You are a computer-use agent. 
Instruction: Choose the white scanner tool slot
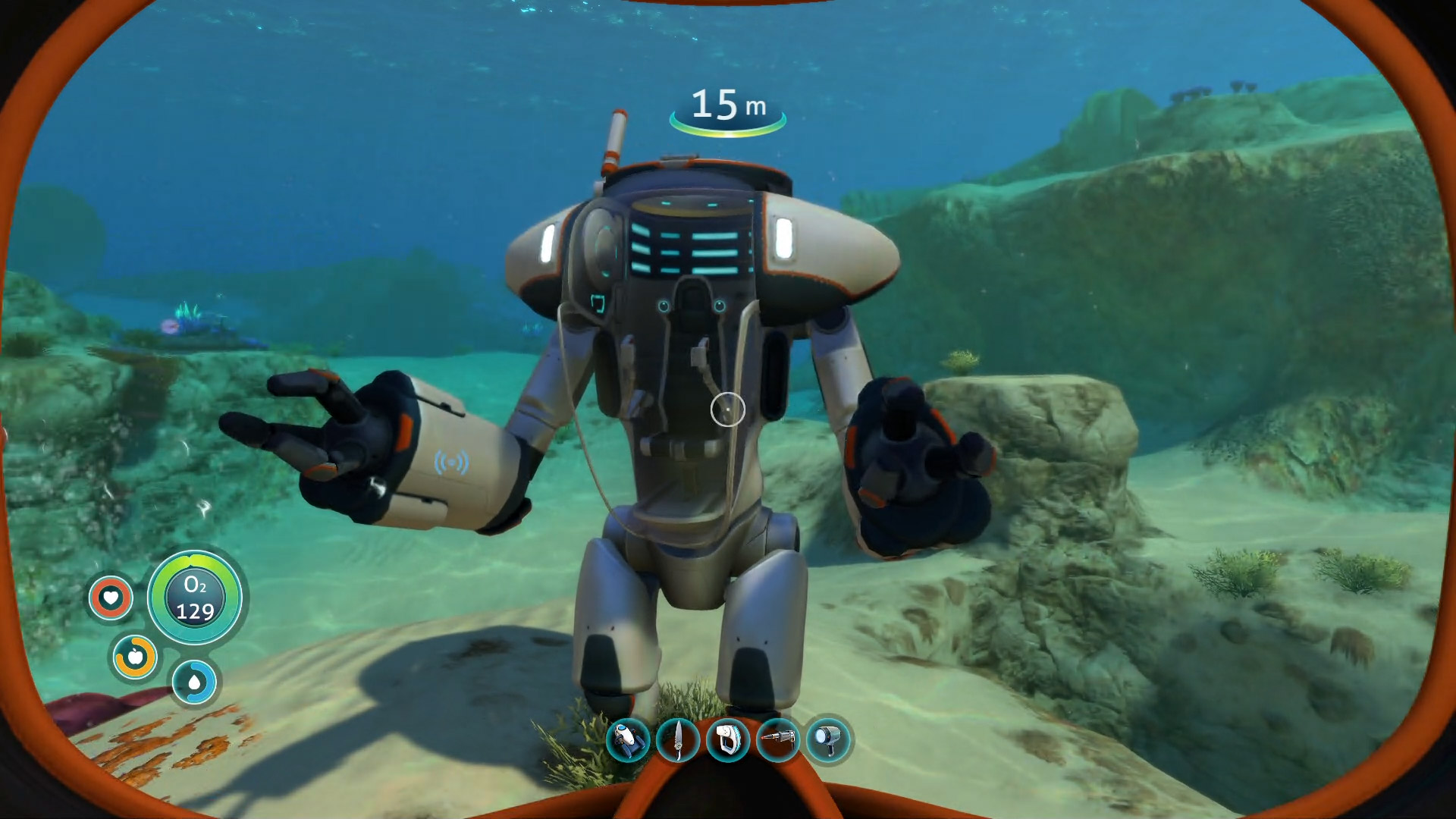727,739
